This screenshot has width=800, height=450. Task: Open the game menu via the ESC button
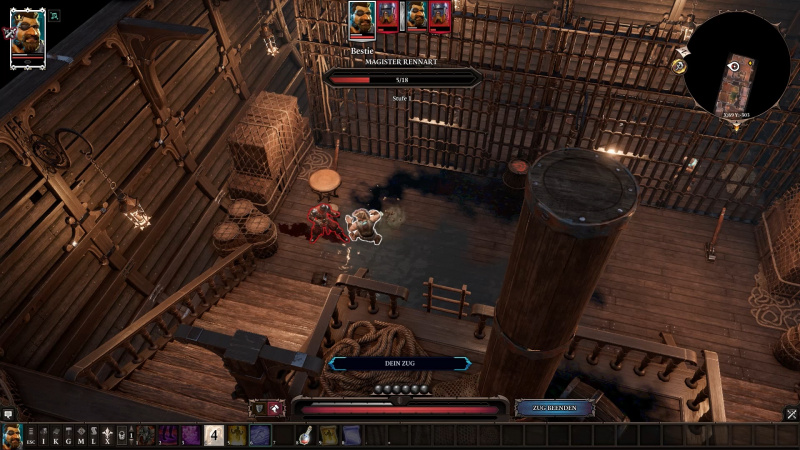pyautogui.click(x=30, y=435)
